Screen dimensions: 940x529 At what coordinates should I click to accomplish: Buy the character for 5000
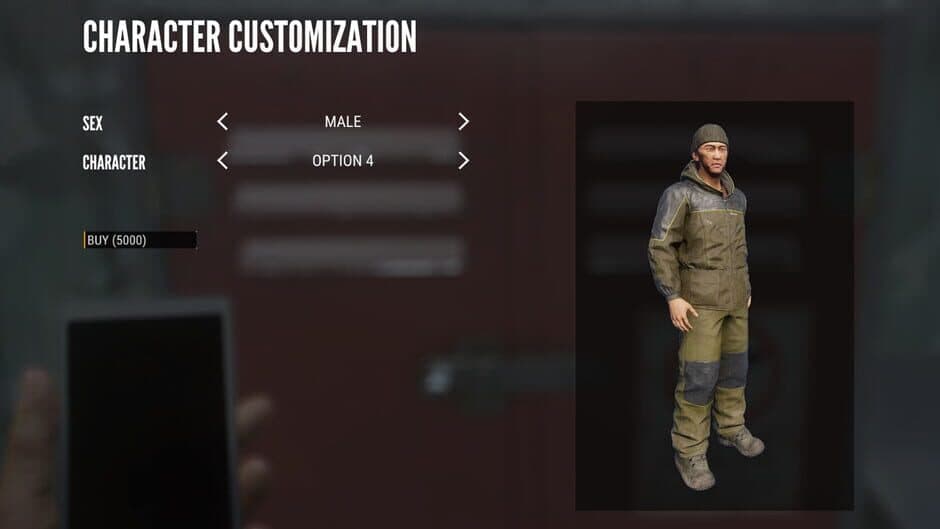click(139, 240)
